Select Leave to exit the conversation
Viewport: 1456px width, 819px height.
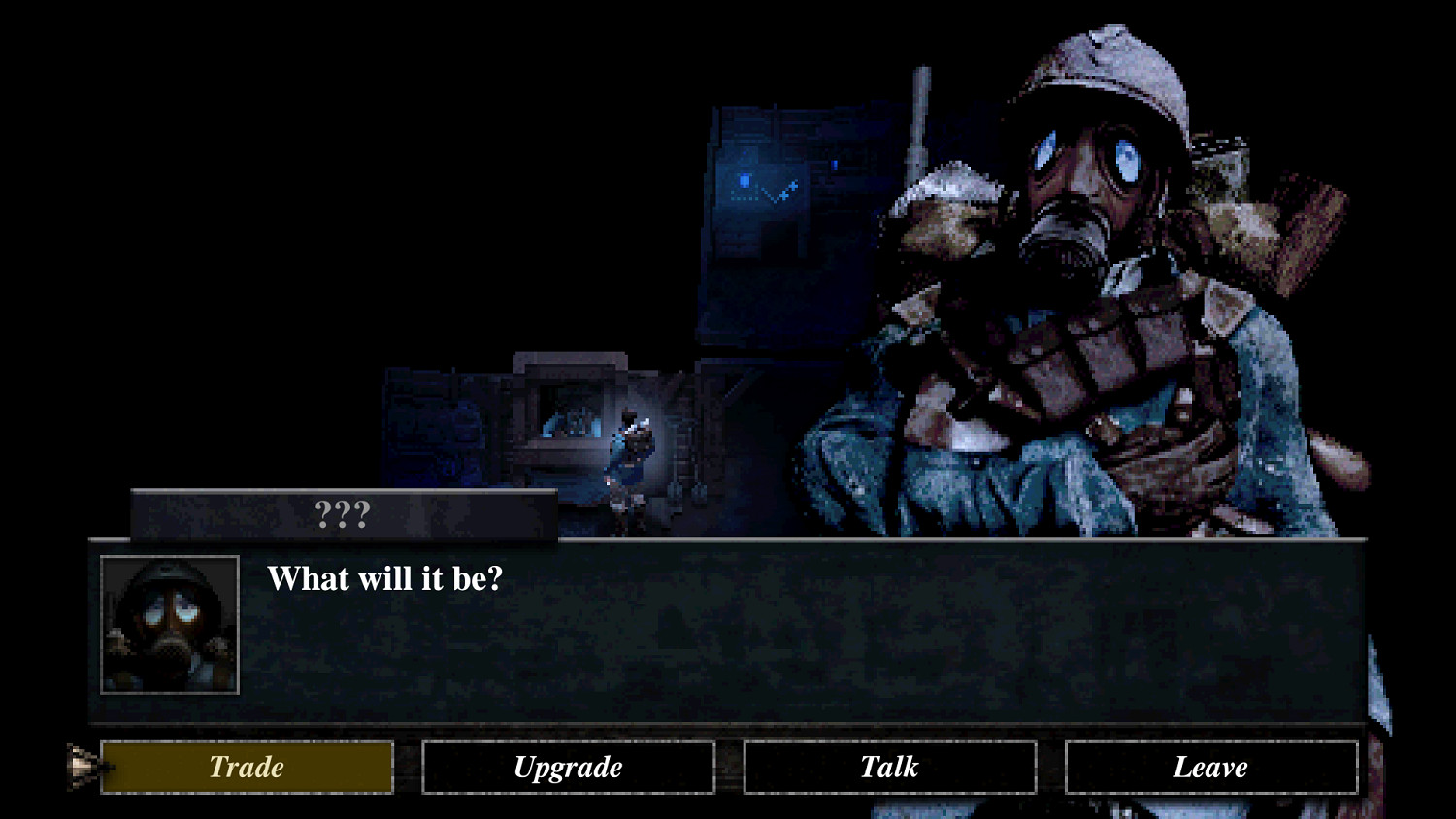tap(1210, 767)
